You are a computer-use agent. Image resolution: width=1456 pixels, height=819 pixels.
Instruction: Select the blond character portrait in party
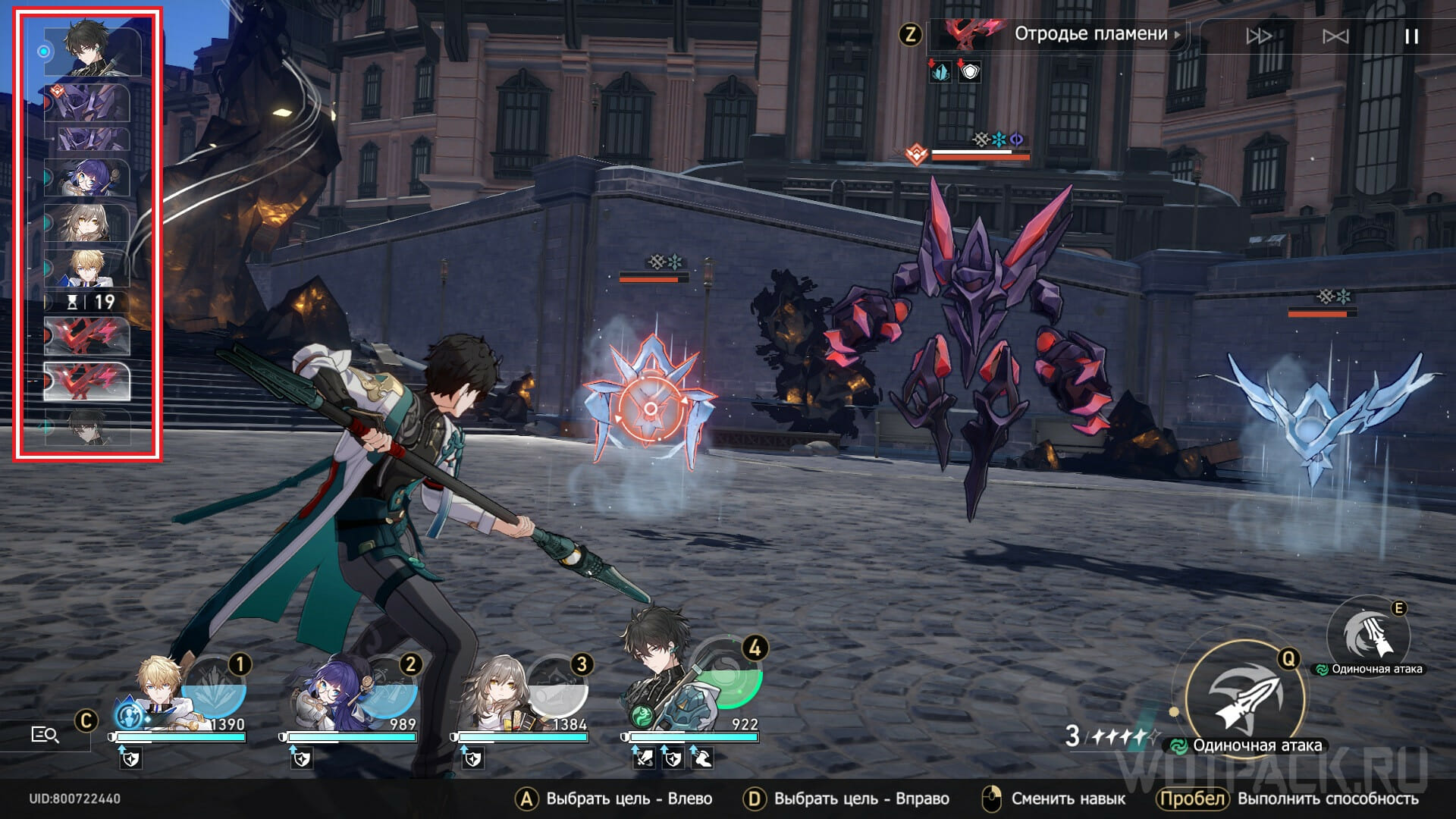[x=160, y=689]
